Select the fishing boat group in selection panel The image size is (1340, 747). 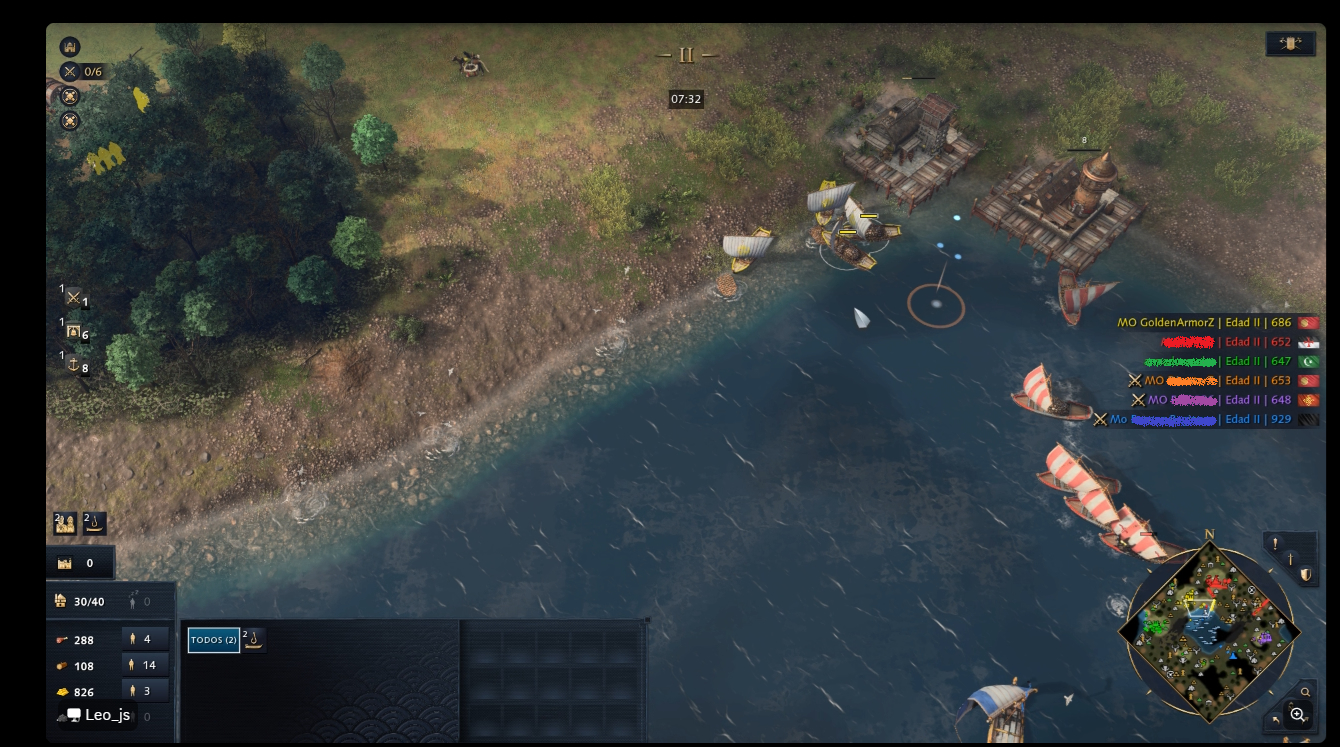pos(254,640)
